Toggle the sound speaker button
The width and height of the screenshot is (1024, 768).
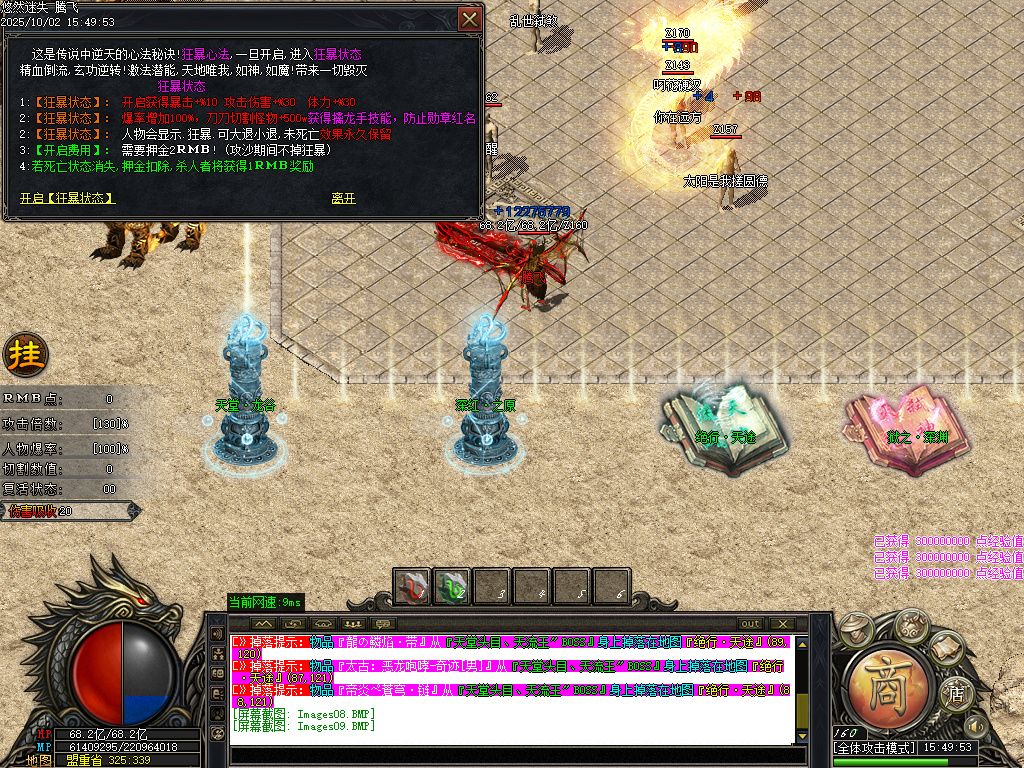974,725
